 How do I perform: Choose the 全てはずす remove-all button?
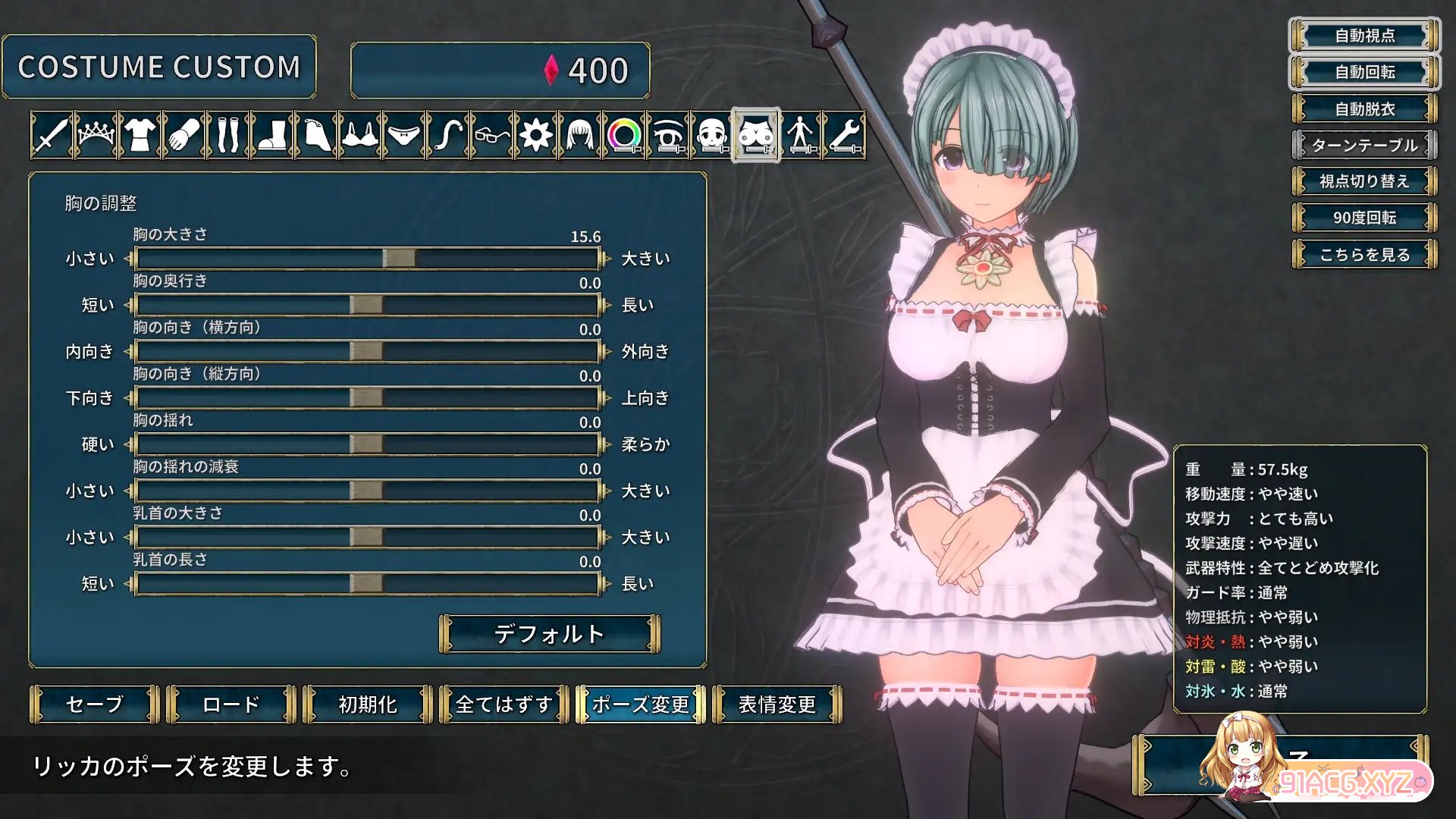pyautogui.click(x=504, y=704)
